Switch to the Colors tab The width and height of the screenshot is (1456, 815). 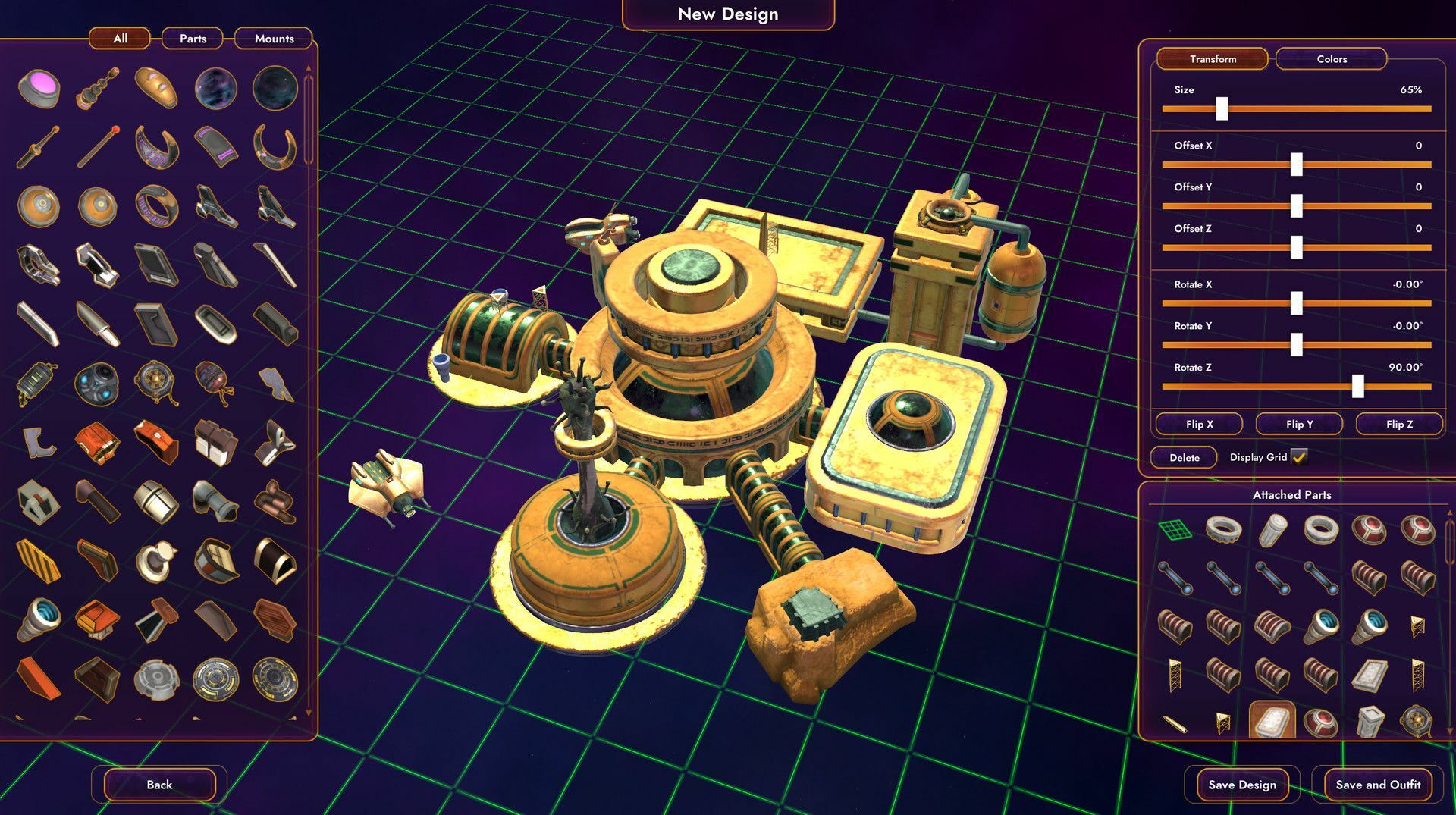1330,58
